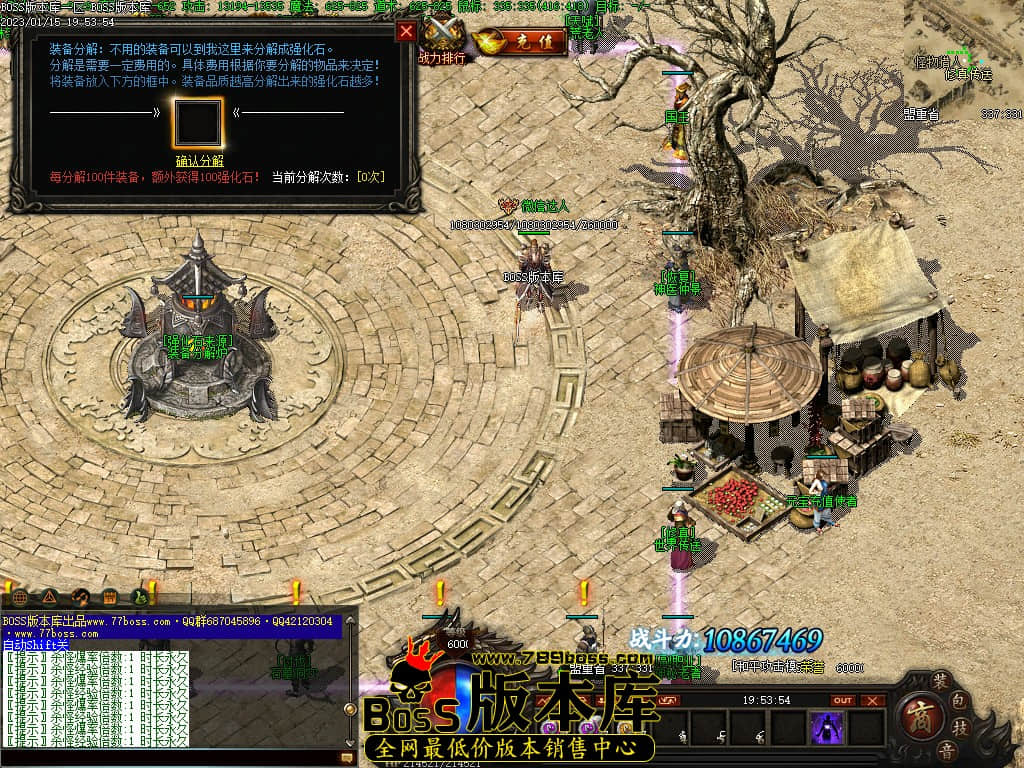The width and height of the screenshot is (1024, 768).
Task: Open the 充值 recharge button
Action: click(x=520, y=42)
